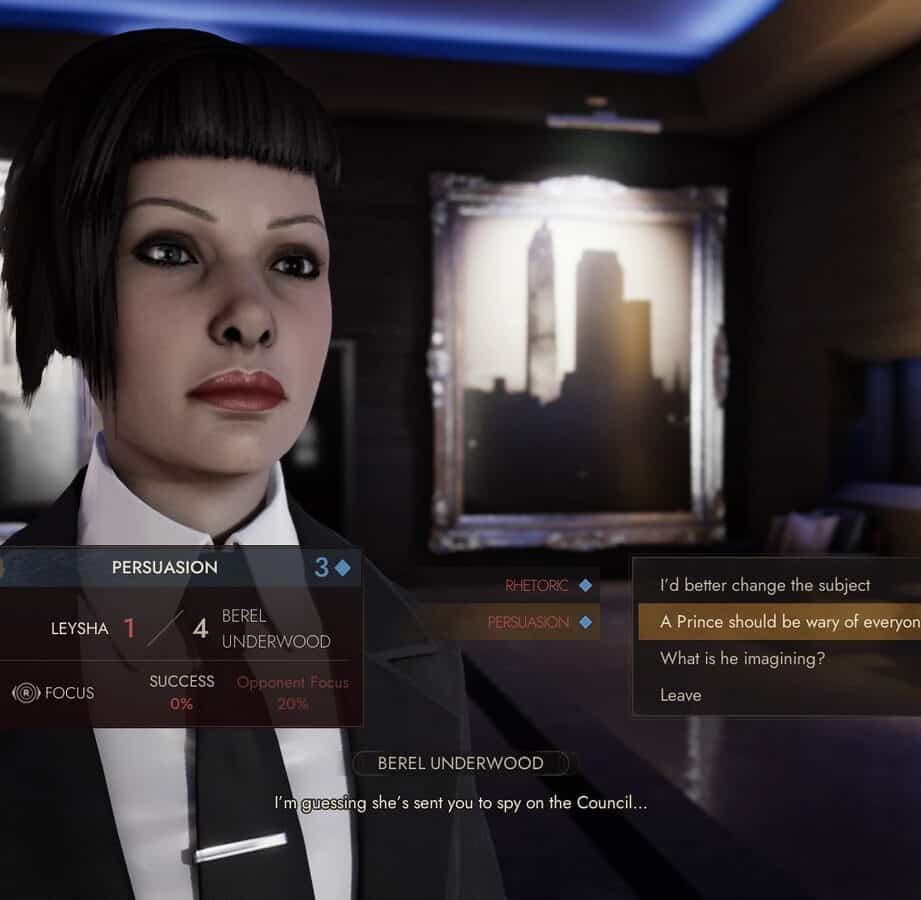Choose the Leave dialogue option
This screenshot has height=900, width=921.
[x=681, y=695]
